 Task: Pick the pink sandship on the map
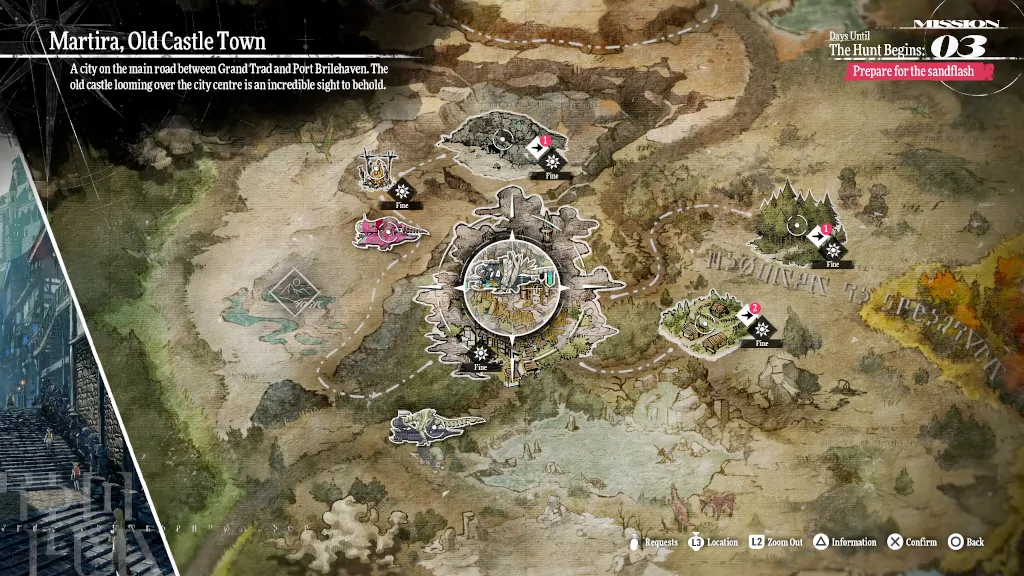[390, 233]
